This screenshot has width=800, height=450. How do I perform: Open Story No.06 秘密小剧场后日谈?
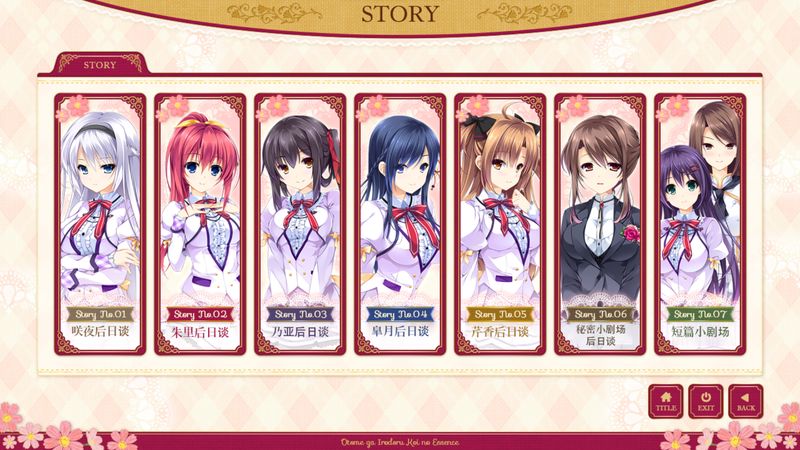(x=600, y=224)
